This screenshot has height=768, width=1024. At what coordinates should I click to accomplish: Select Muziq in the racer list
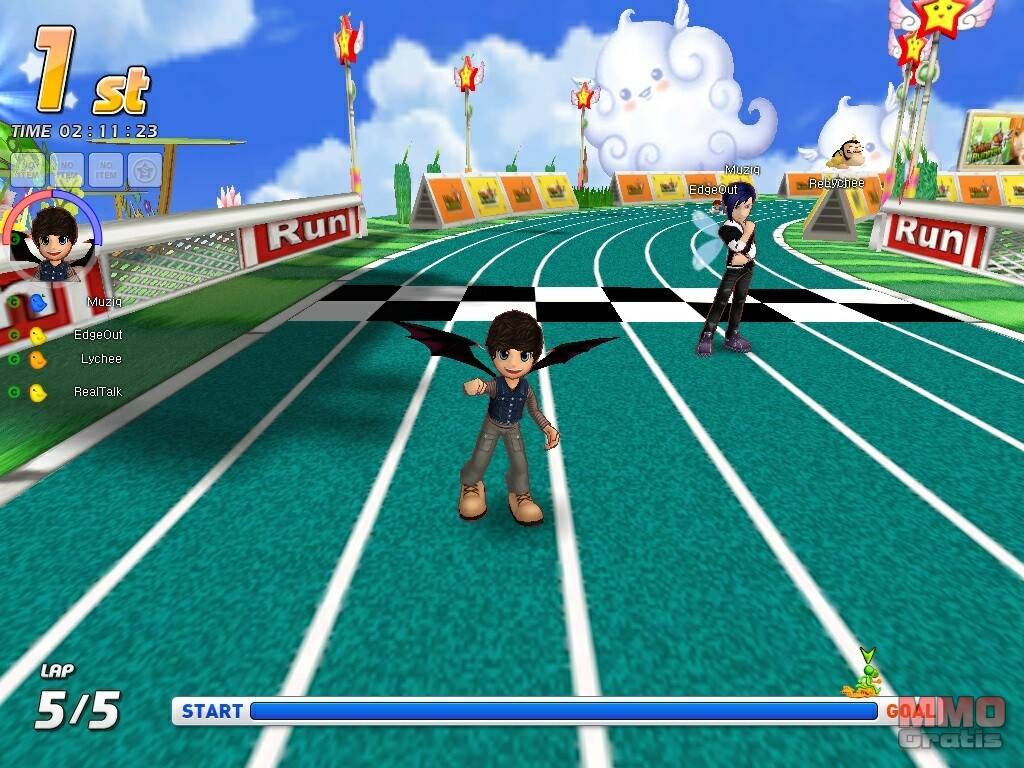103,302
